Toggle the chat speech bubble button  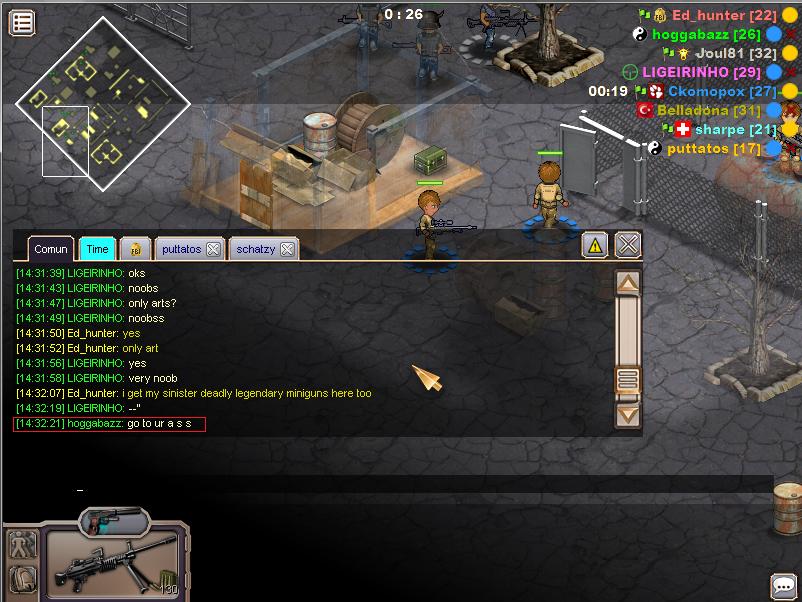[783, 585]
